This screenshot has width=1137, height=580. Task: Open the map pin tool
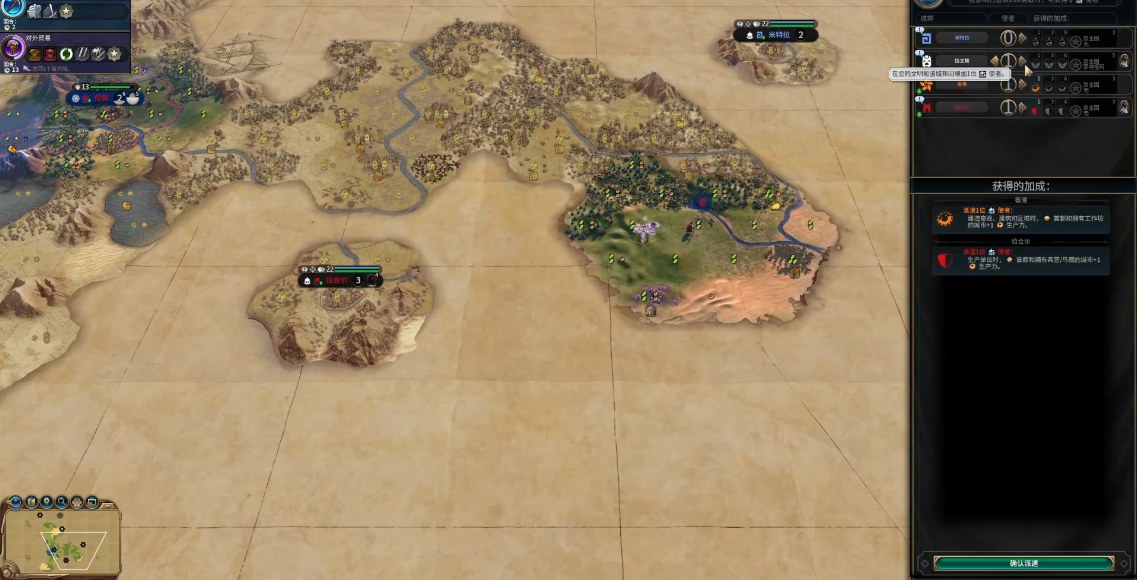tap(47, 501)
